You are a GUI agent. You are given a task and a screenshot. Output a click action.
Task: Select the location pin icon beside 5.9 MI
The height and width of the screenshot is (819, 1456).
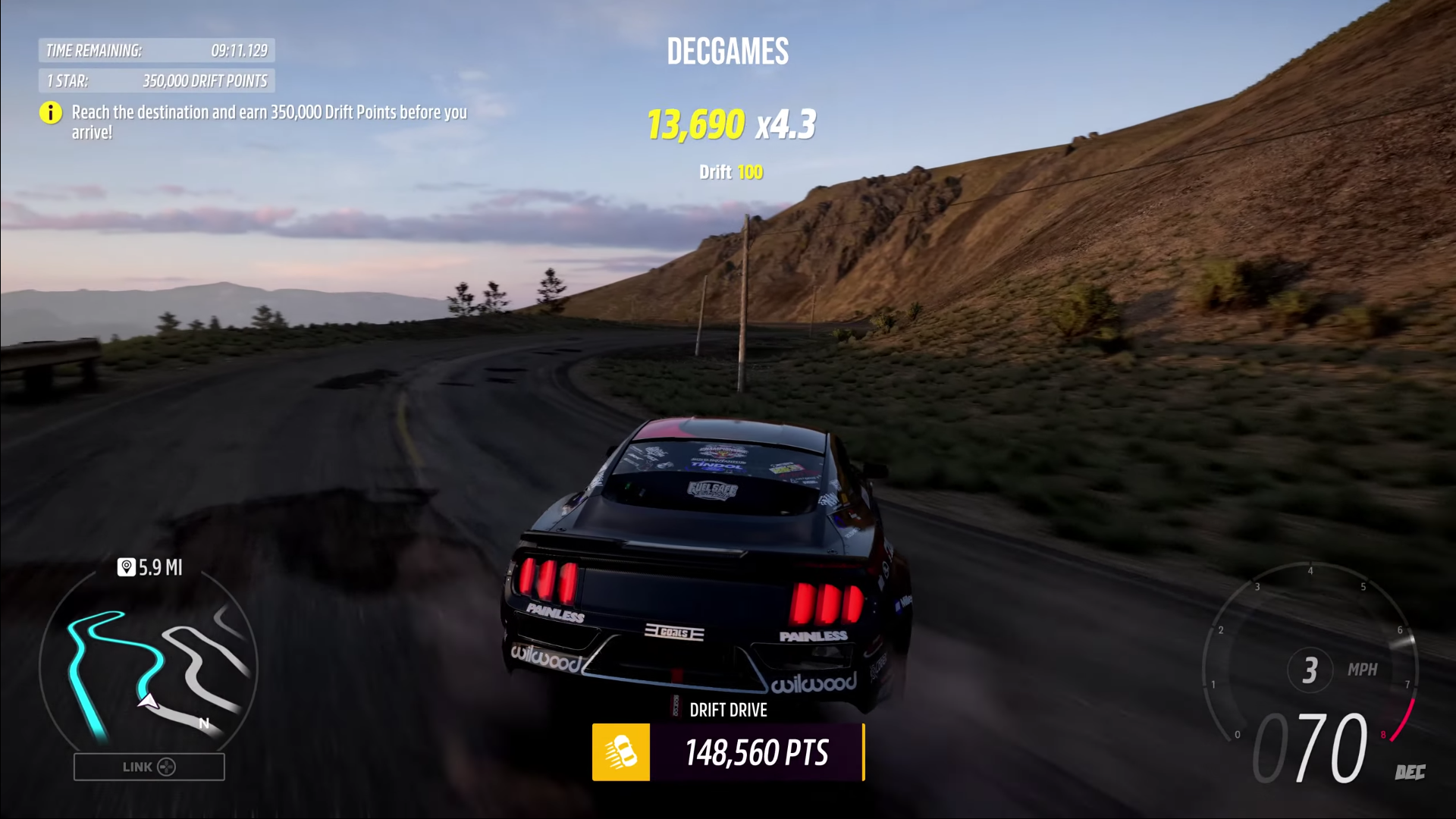tap(126, 567)
